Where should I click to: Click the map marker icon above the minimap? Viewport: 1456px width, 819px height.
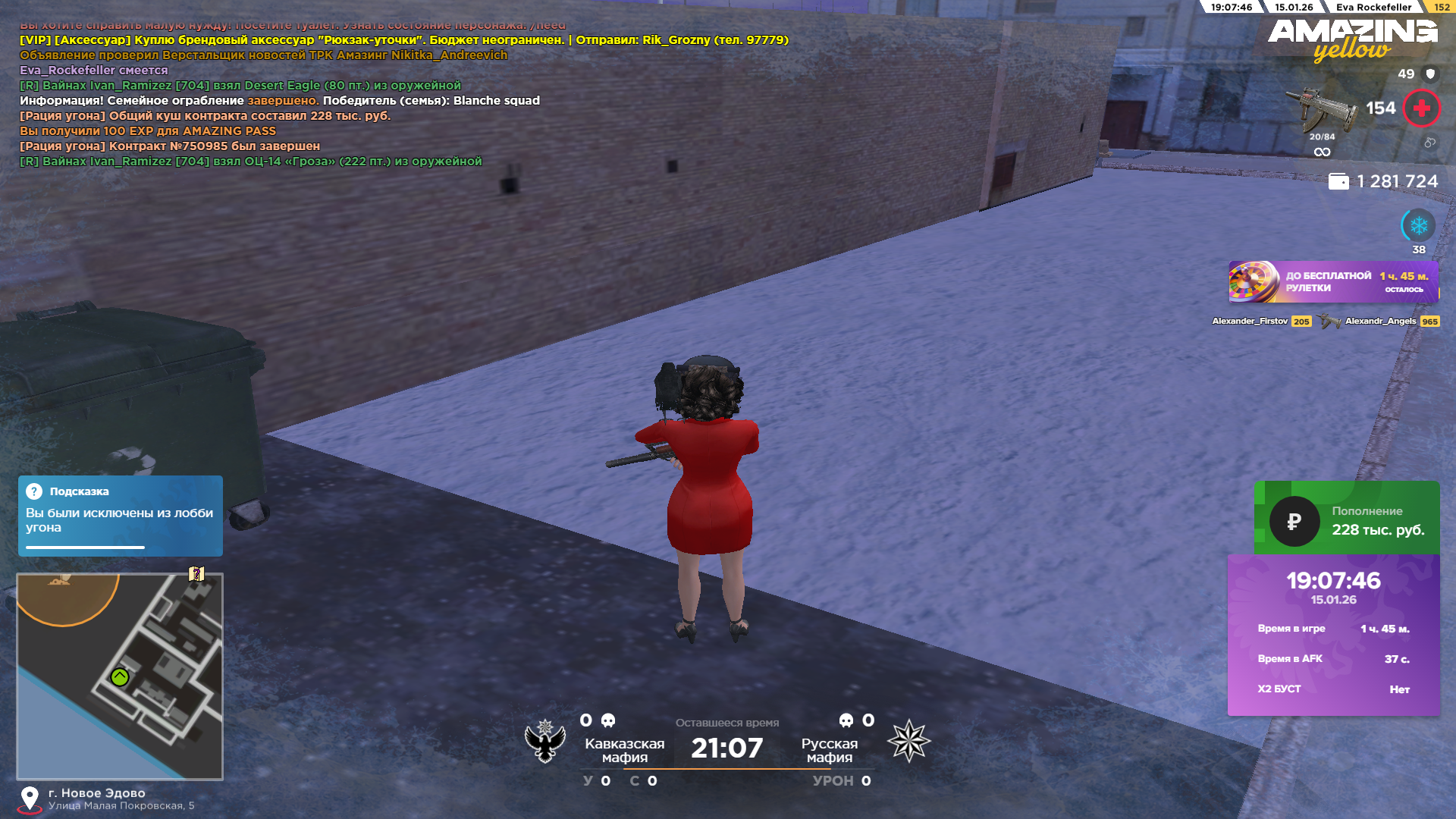(x=196, y=574)
